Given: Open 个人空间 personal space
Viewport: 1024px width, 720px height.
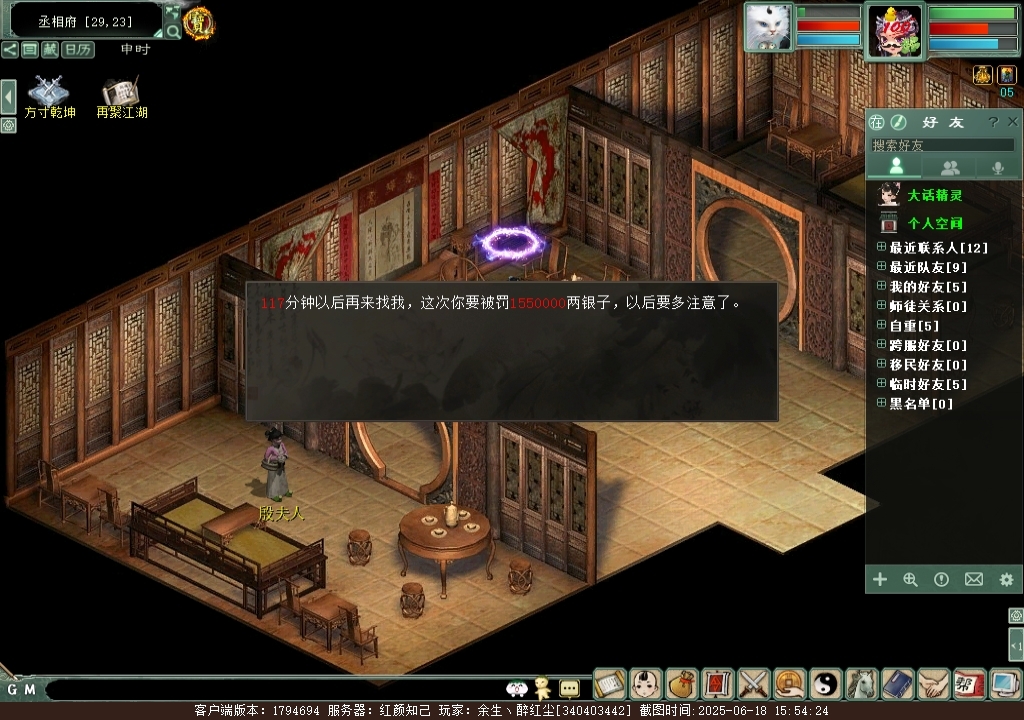Looking at the screenshot, I should click(934, 223).
